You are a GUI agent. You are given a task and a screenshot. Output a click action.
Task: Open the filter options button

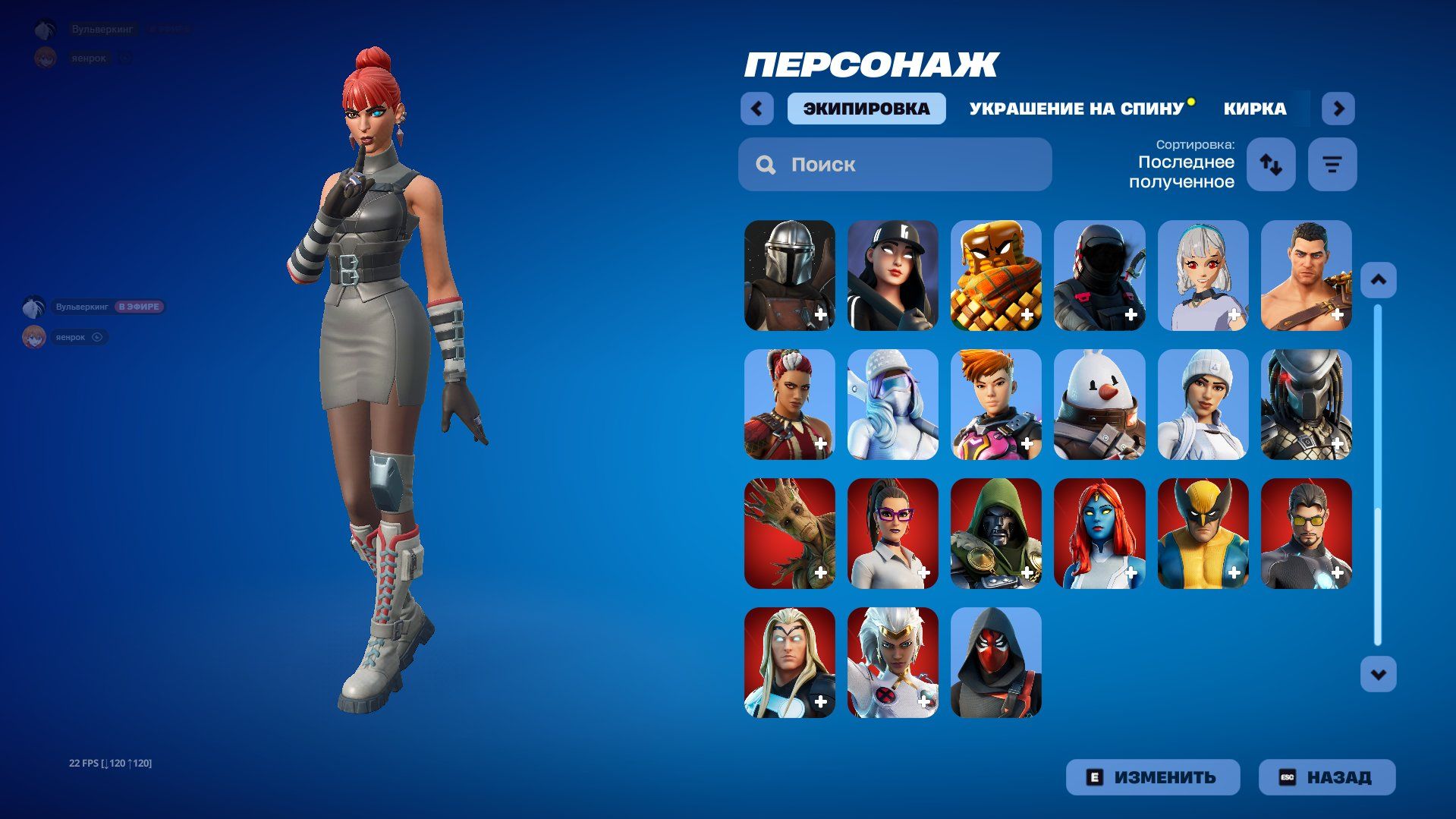pos(1332,164)
